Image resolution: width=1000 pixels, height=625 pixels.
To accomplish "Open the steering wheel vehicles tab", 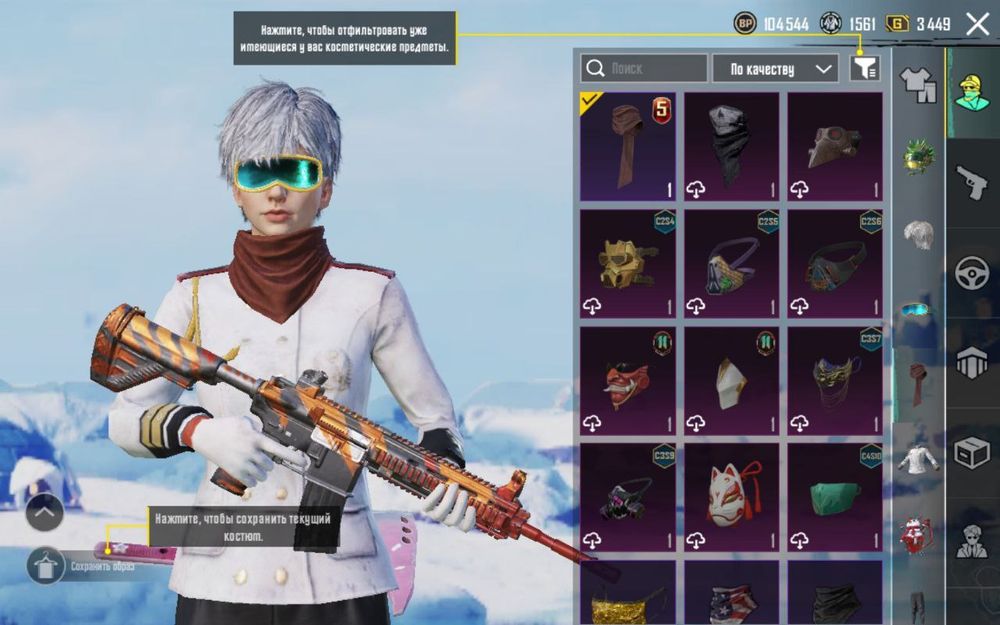I will pyautogui.click(x=972, y=273).
